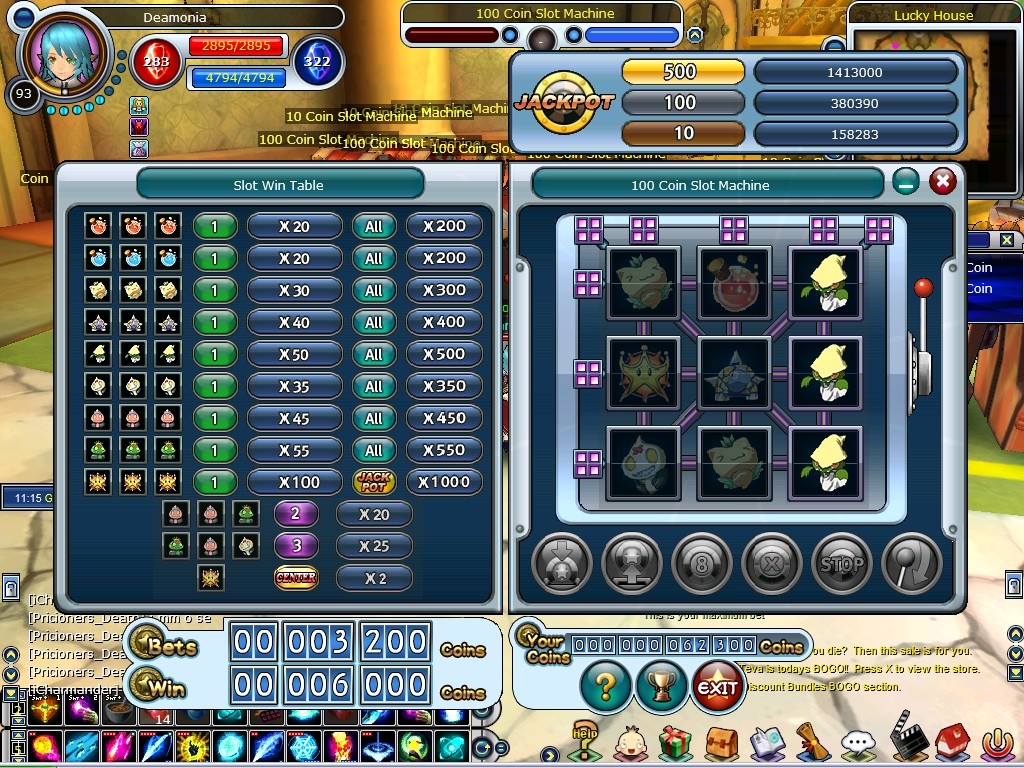Screen dimensions: 1024x768
Task: Click the red power button icon
Action: 996,743
